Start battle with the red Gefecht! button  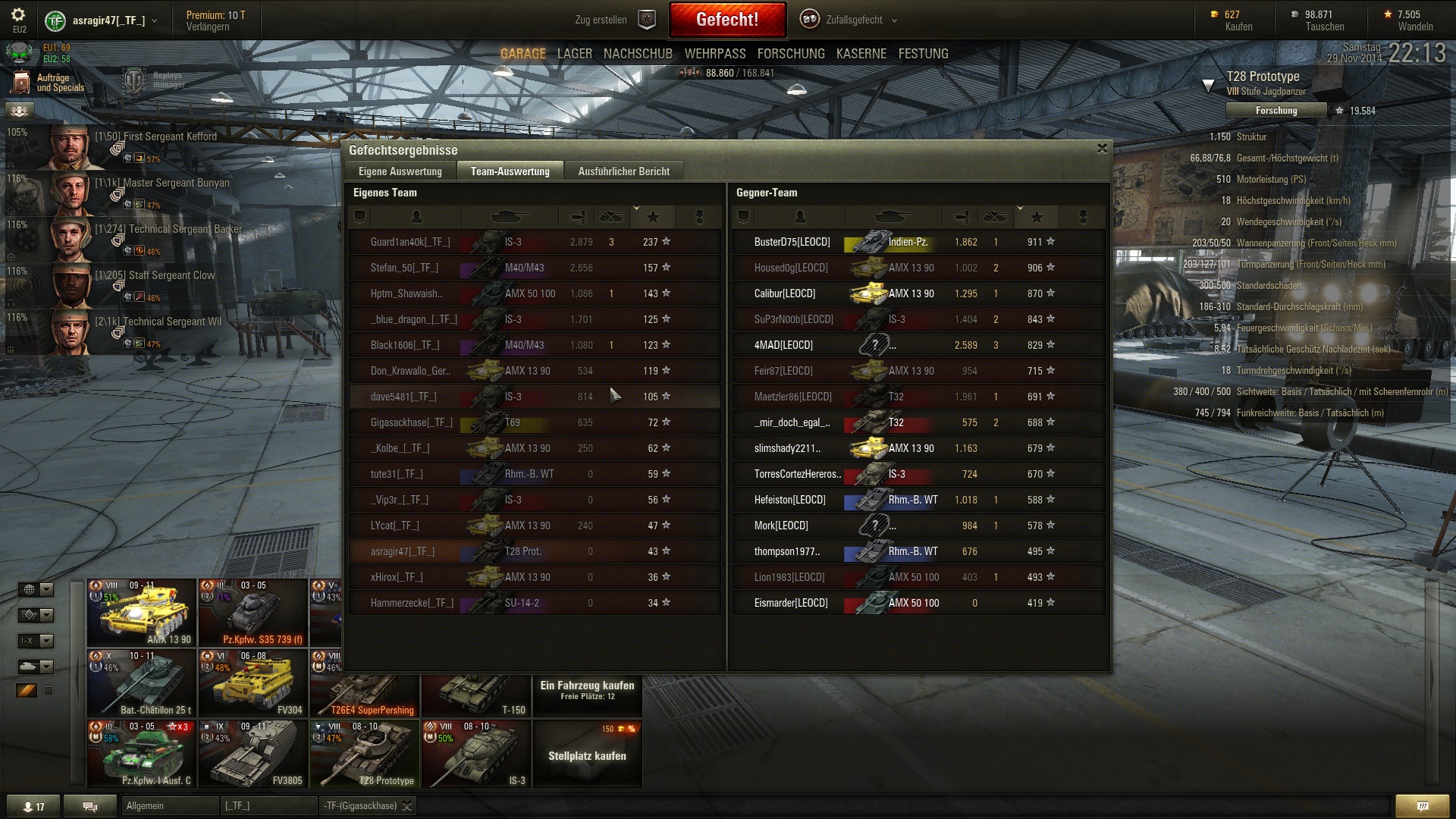(726, 20)
